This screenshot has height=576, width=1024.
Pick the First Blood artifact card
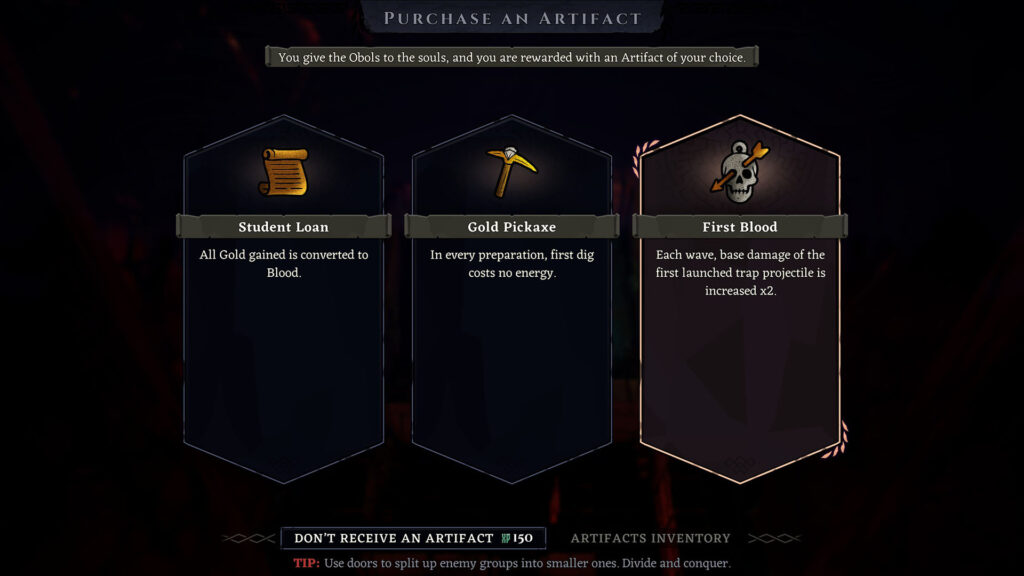click(739, 300)
